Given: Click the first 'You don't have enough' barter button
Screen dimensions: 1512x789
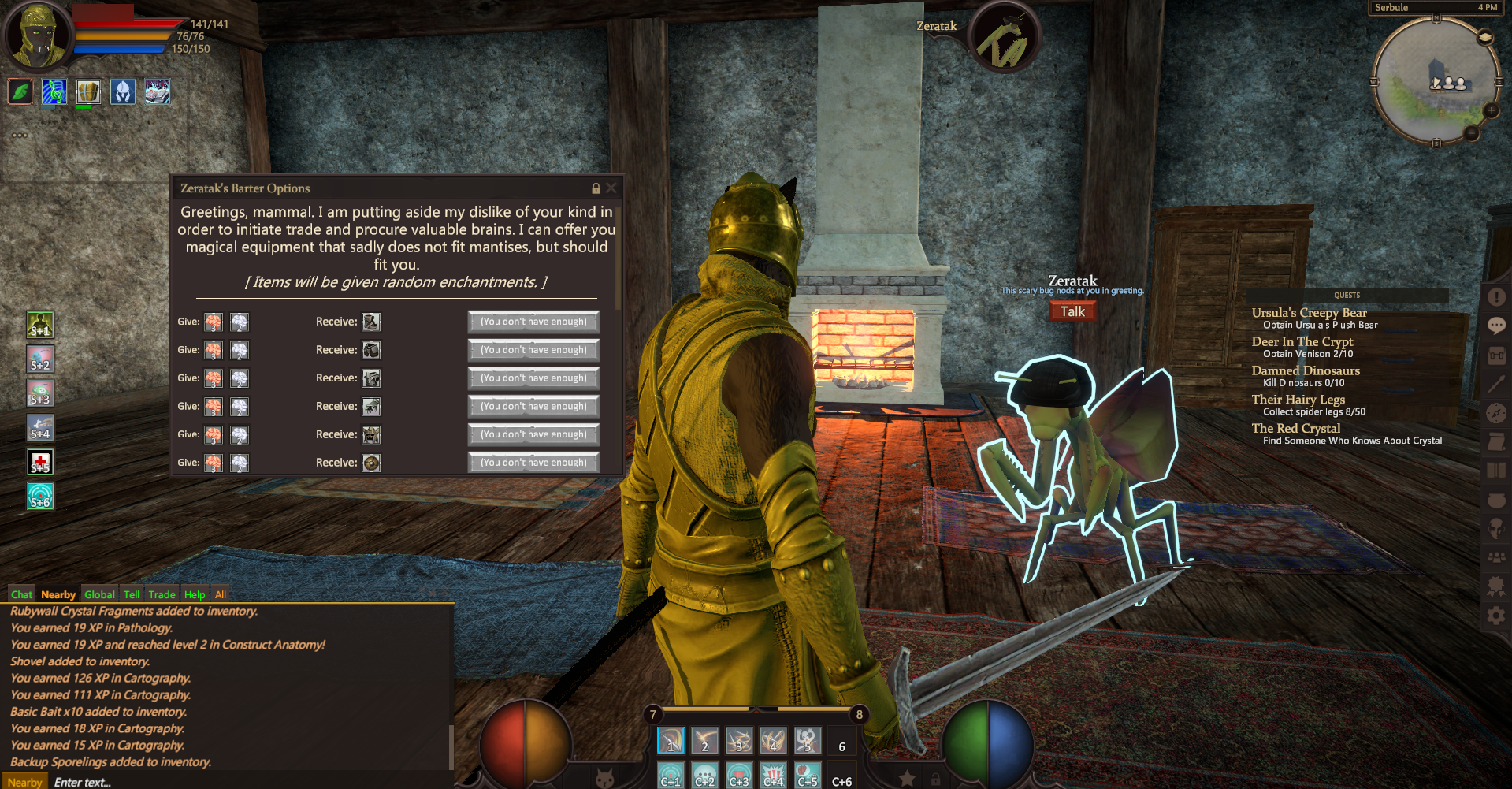Looking at the screenshot, I should pyautogui.click(x=533, y=322).
